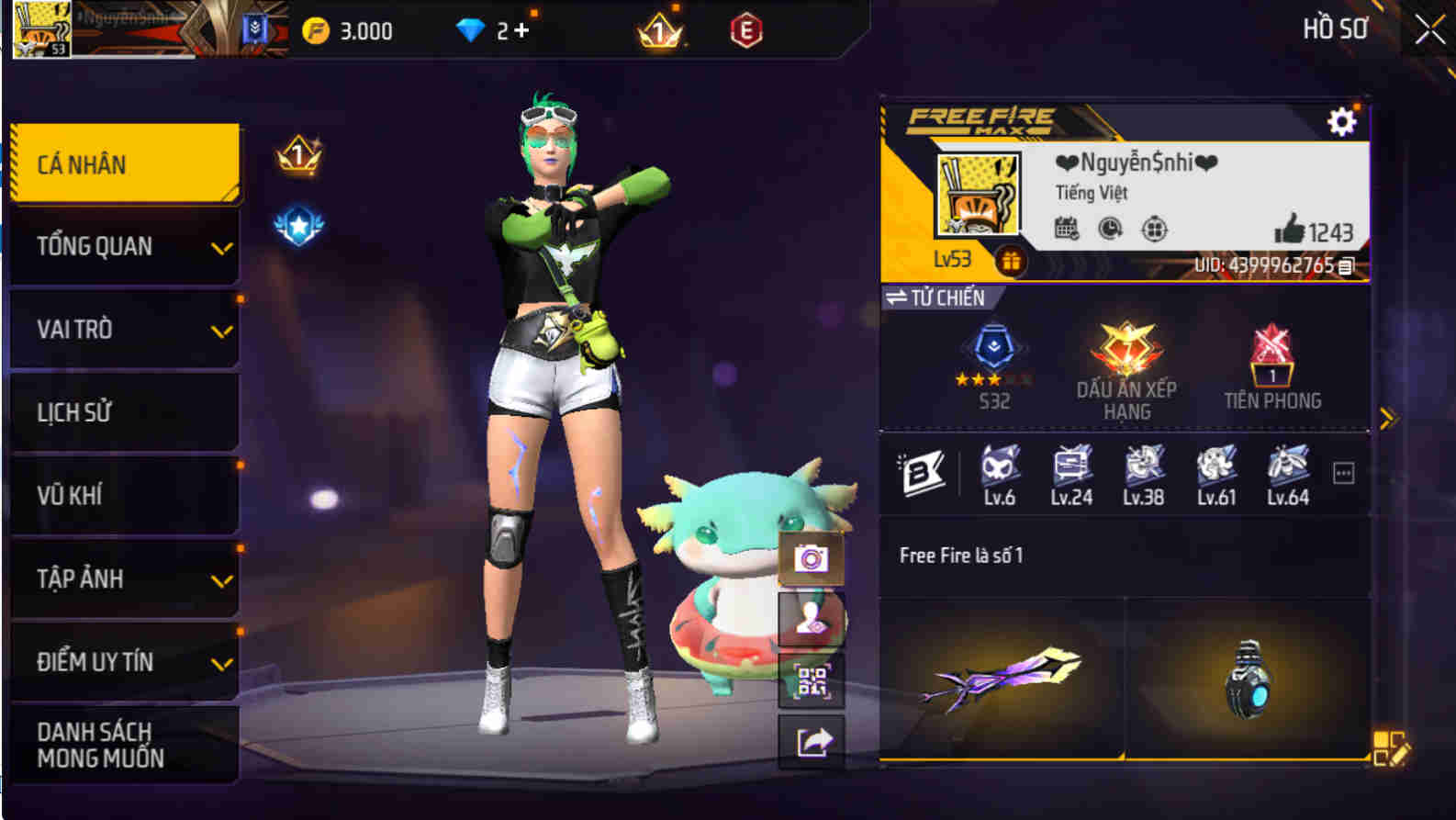1456x820 pixels.
Task: Open the calendar icon under the player name
Action: coord(1064,228)
